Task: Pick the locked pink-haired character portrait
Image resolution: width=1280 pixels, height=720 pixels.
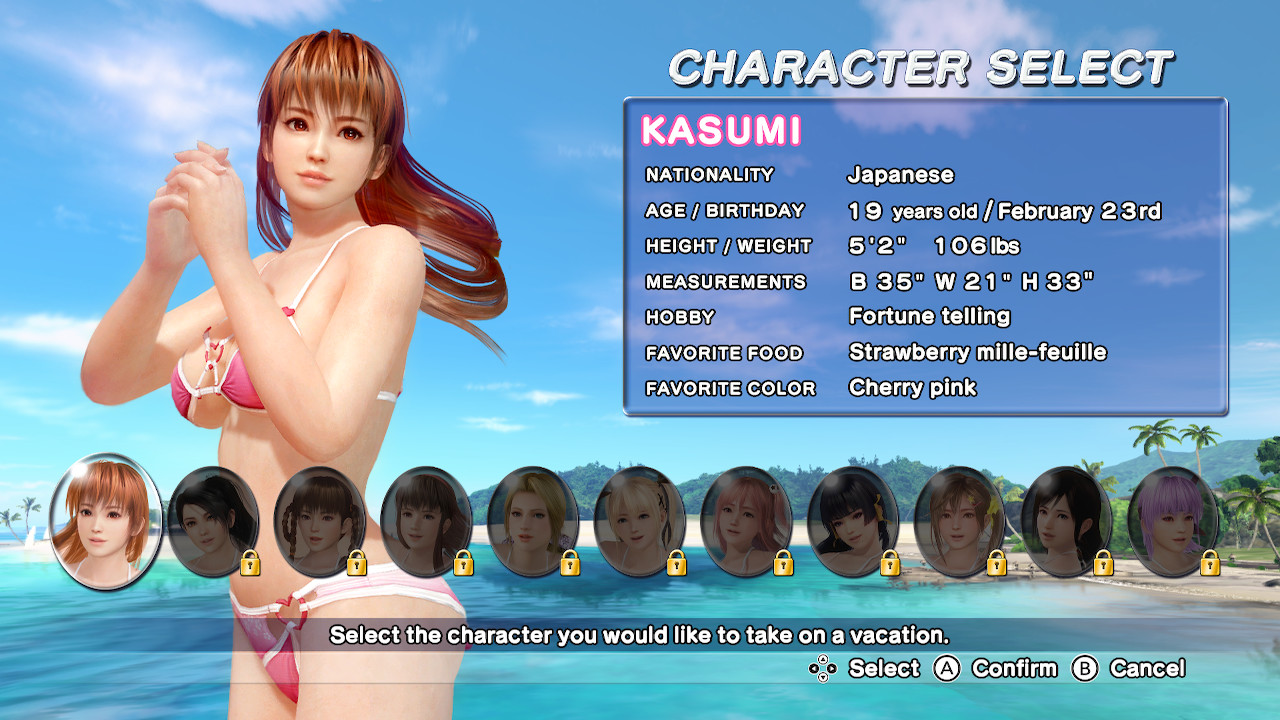Action: coord(747,521)
